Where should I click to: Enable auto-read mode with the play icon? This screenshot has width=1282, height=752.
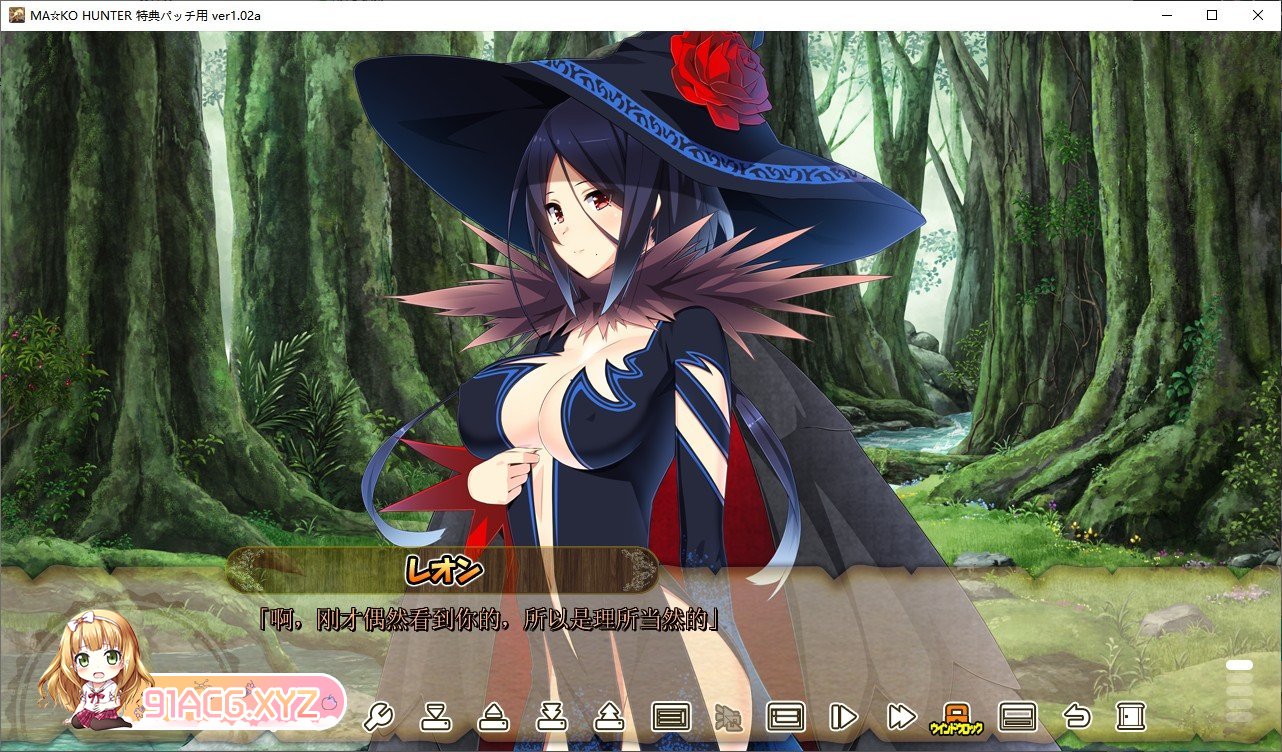[x=845, y=717]
